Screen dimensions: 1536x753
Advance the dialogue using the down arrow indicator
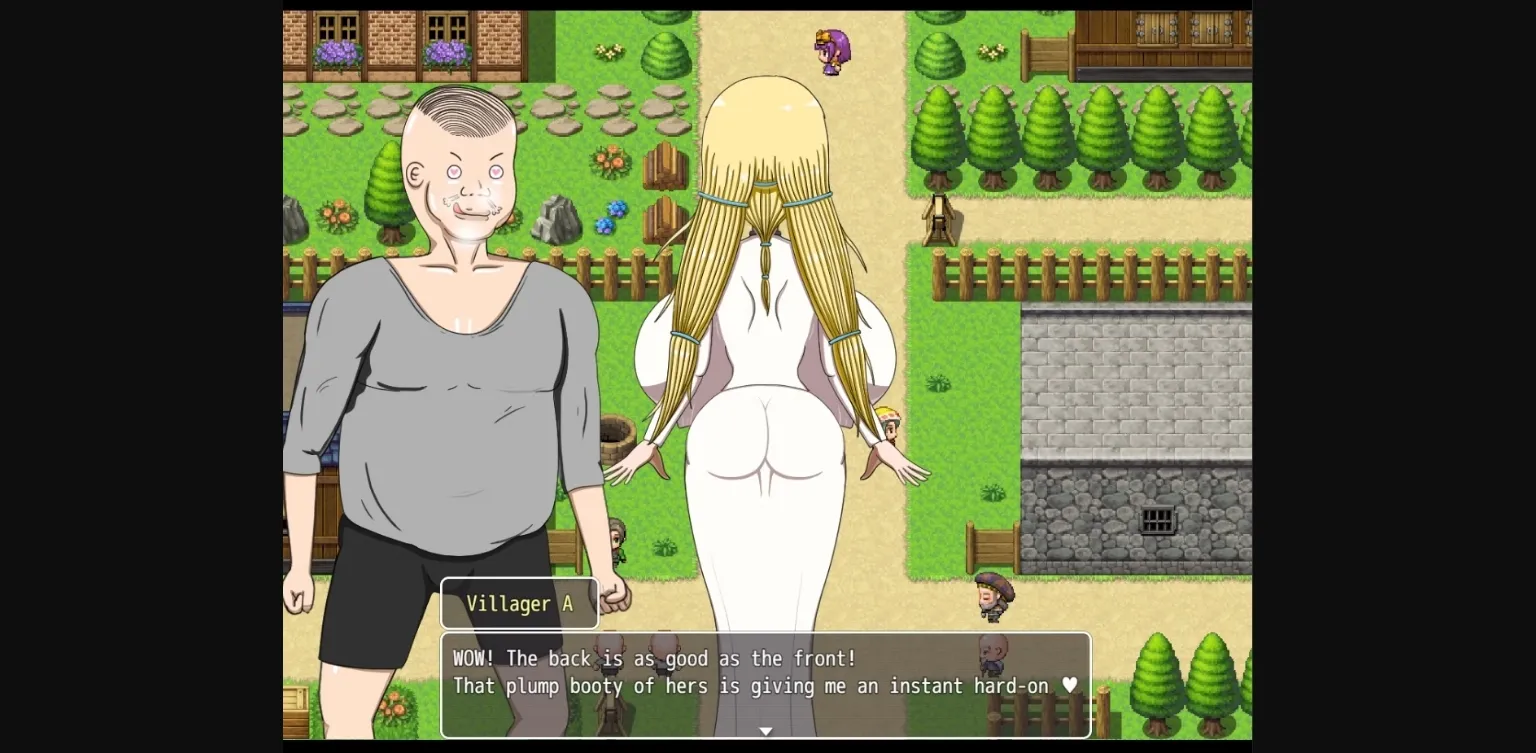click(766, 731)
